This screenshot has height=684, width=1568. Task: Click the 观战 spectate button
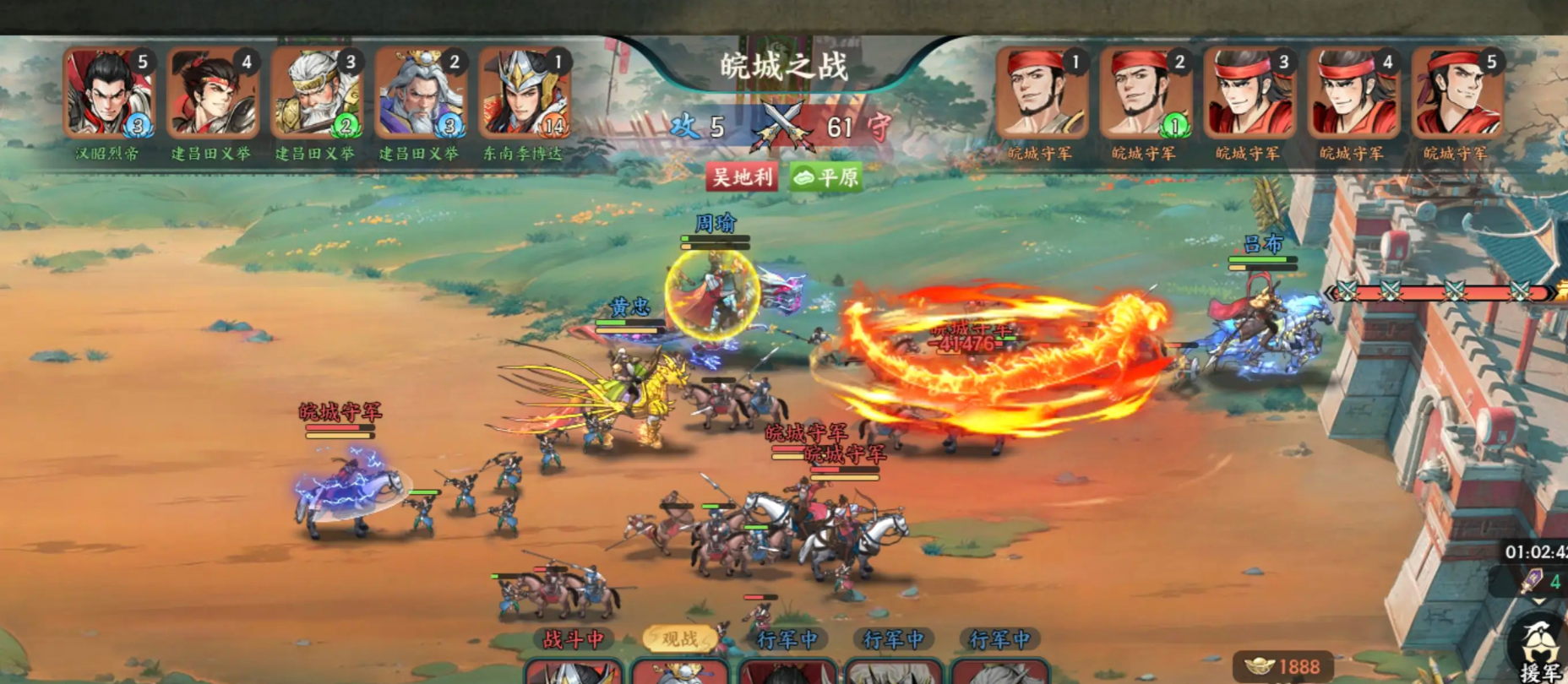[x=680, y=639]
